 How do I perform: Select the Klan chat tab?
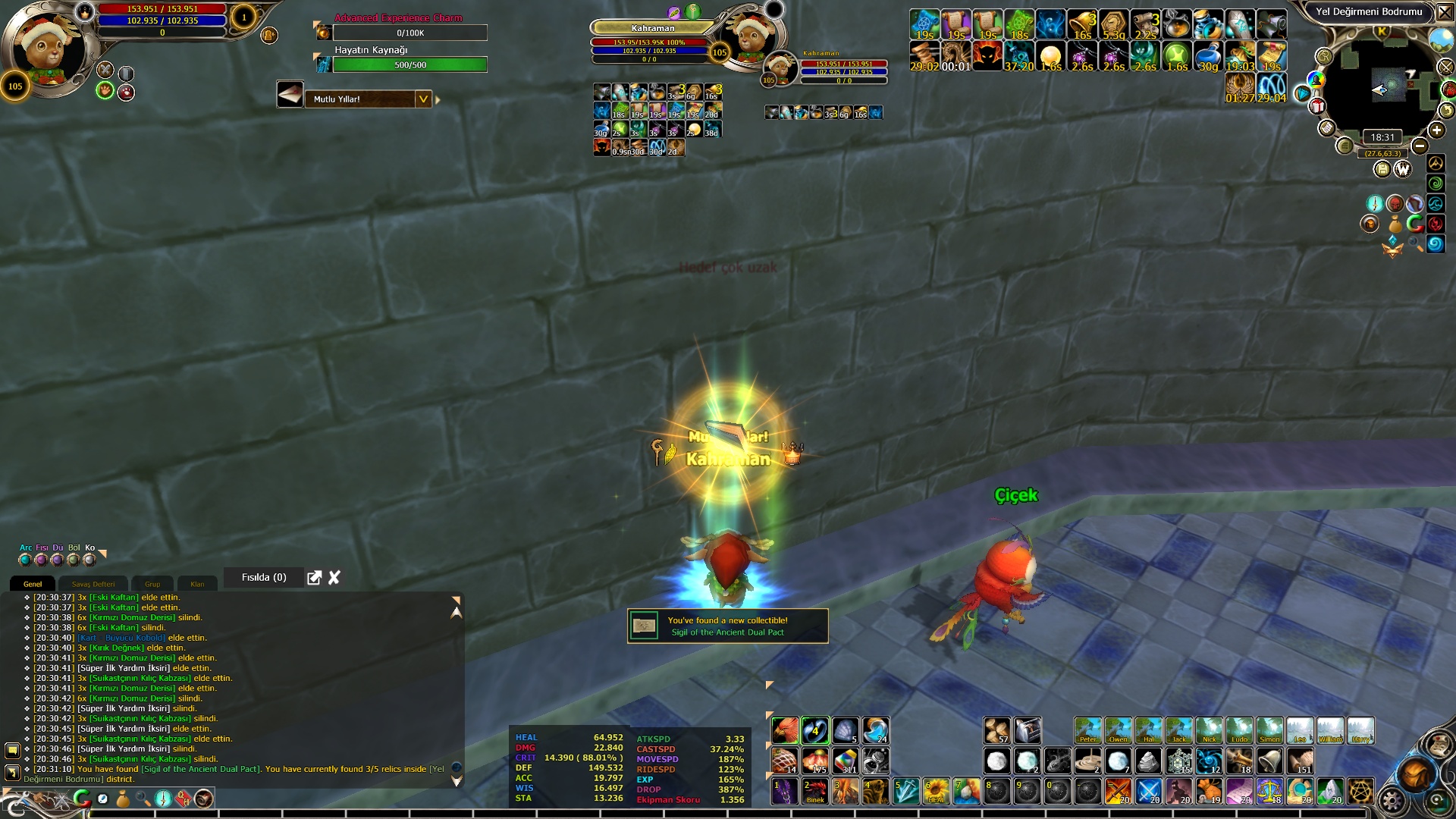(197, 584)
